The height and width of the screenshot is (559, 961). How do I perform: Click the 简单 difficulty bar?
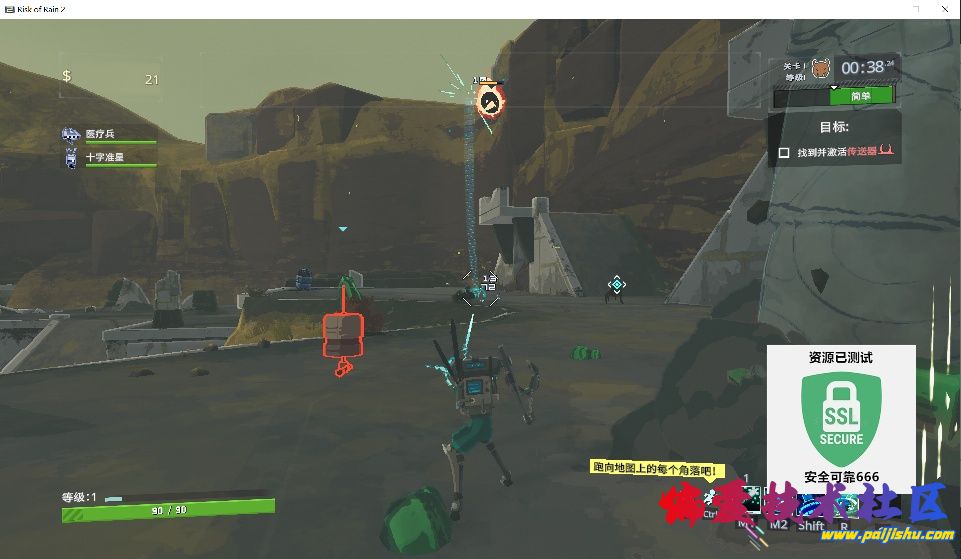pos(860,96)
